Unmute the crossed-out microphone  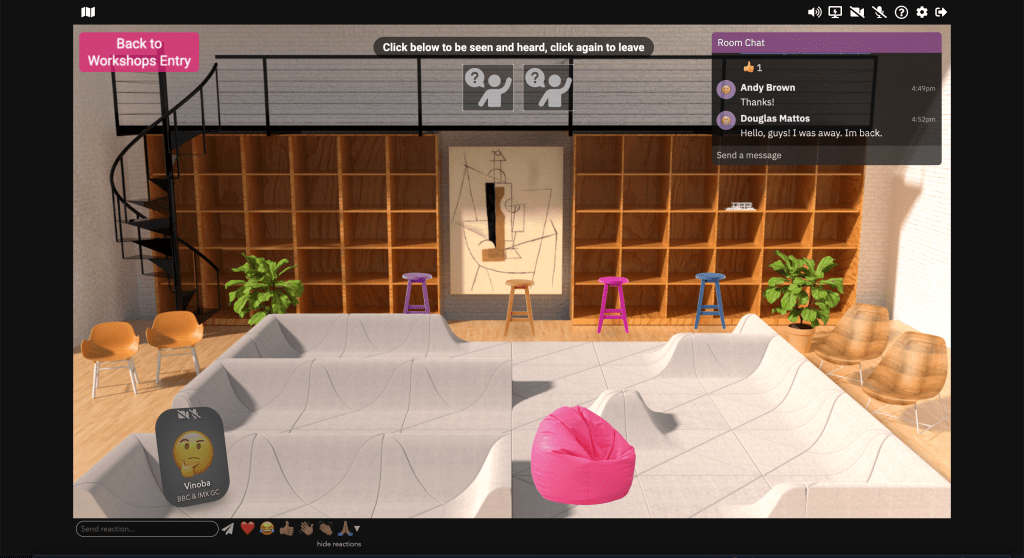pyautogui.click(x=879, y=12)
